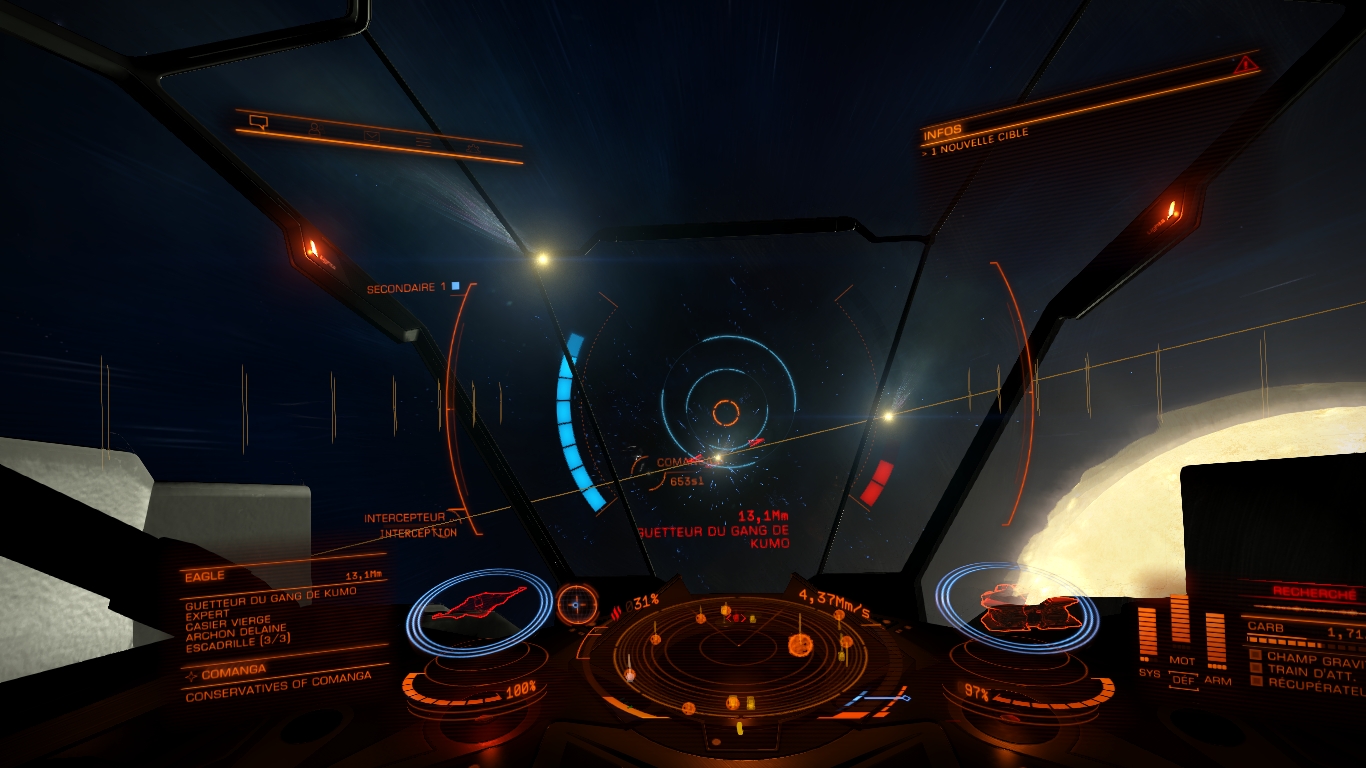Select the bracketed DÉF power reset
Screen dimensions: 1366x768
(1183, 680)
